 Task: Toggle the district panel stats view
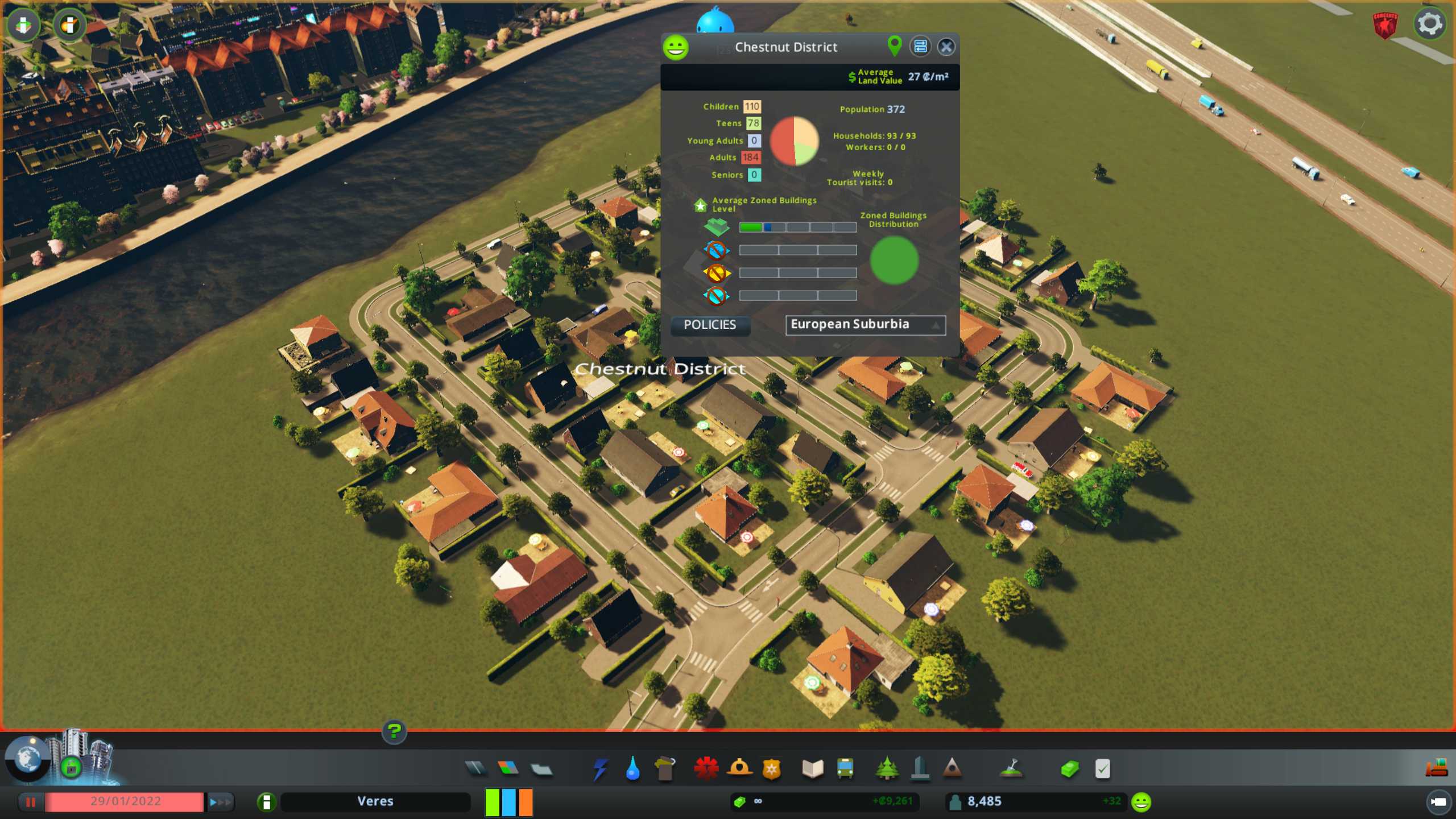click(x=920, y=47)
